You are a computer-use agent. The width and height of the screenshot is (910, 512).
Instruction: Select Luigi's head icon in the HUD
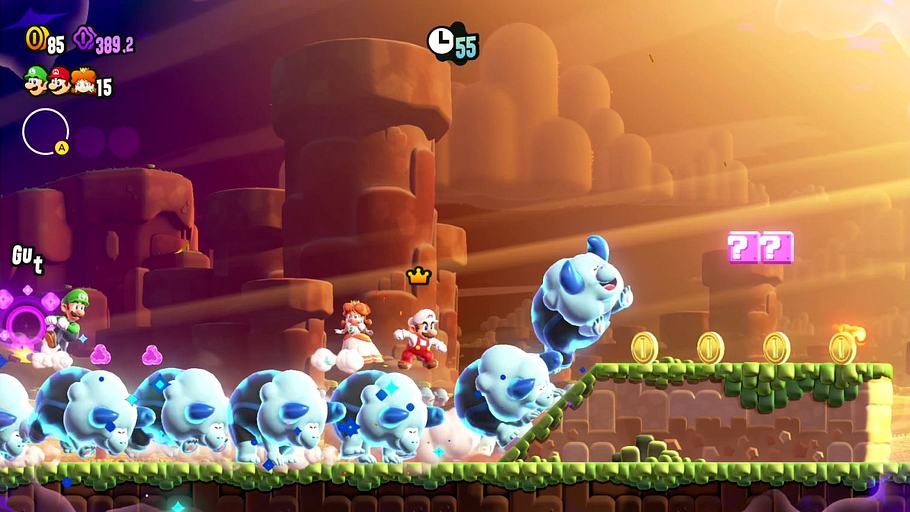click(x=36, y=81)
